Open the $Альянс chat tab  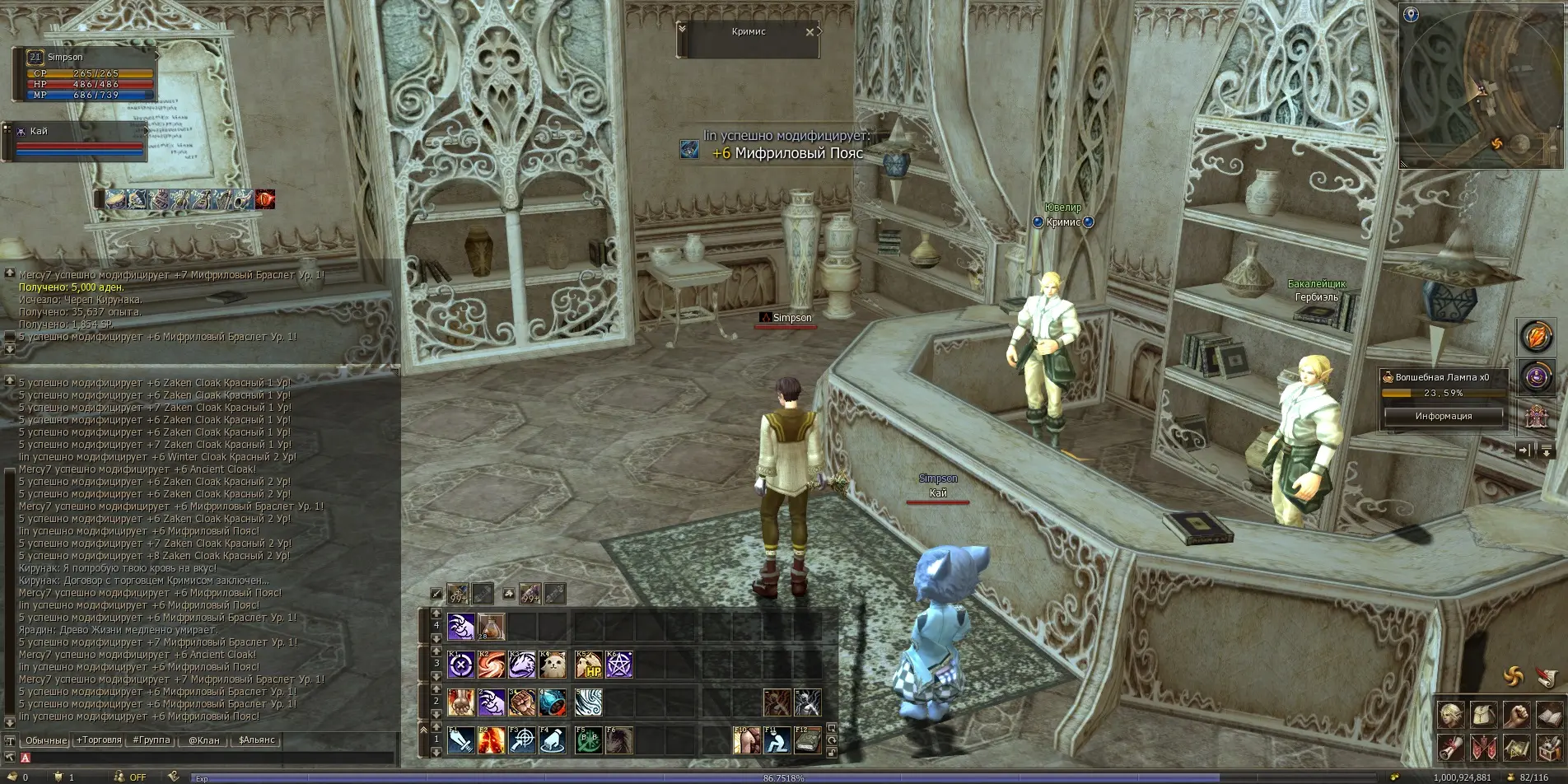256,740
